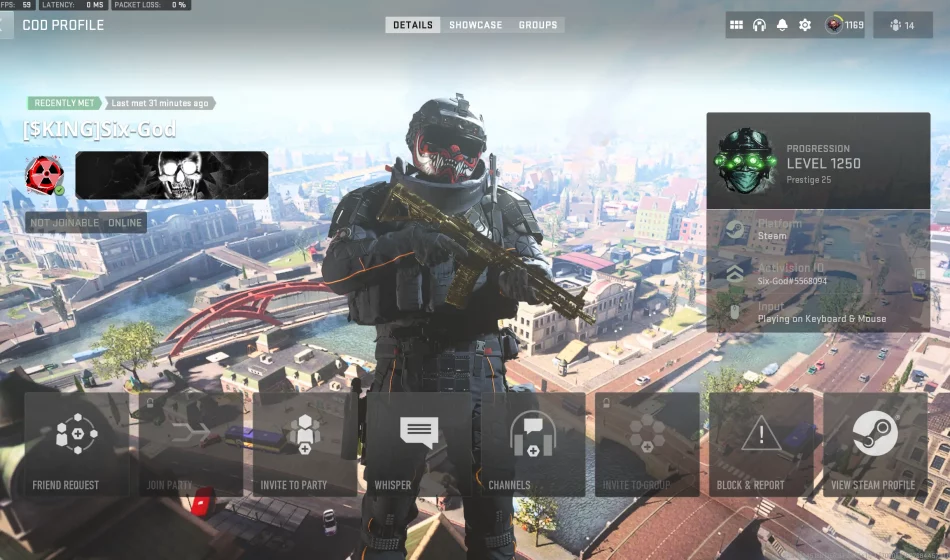
Task: Click your player level badge showing 1169
Action: (x=844, y=25)
